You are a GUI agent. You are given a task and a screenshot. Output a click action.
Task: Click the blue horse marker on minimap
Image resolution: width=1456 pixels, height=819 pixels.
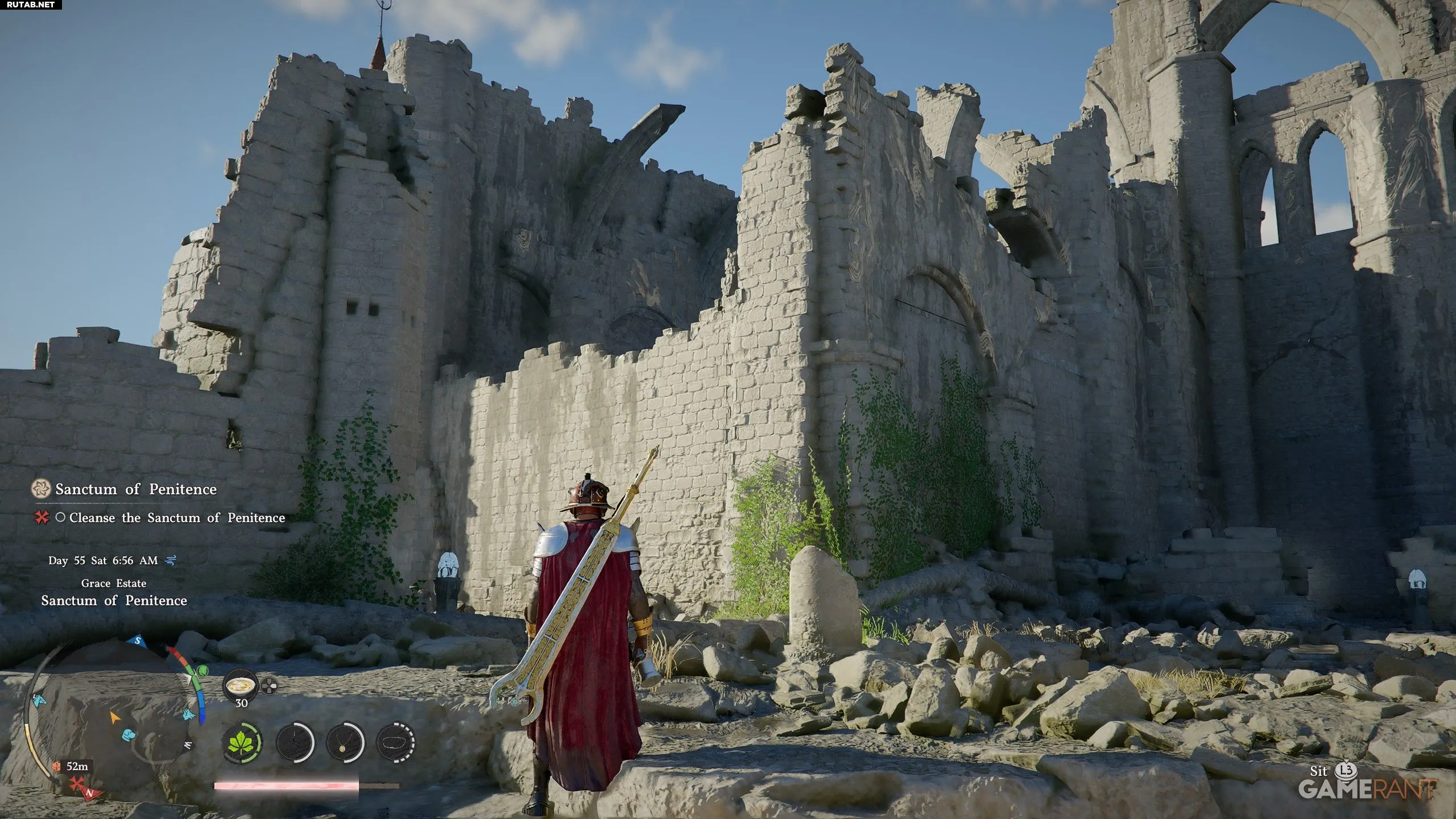click(x=39, y=700)
